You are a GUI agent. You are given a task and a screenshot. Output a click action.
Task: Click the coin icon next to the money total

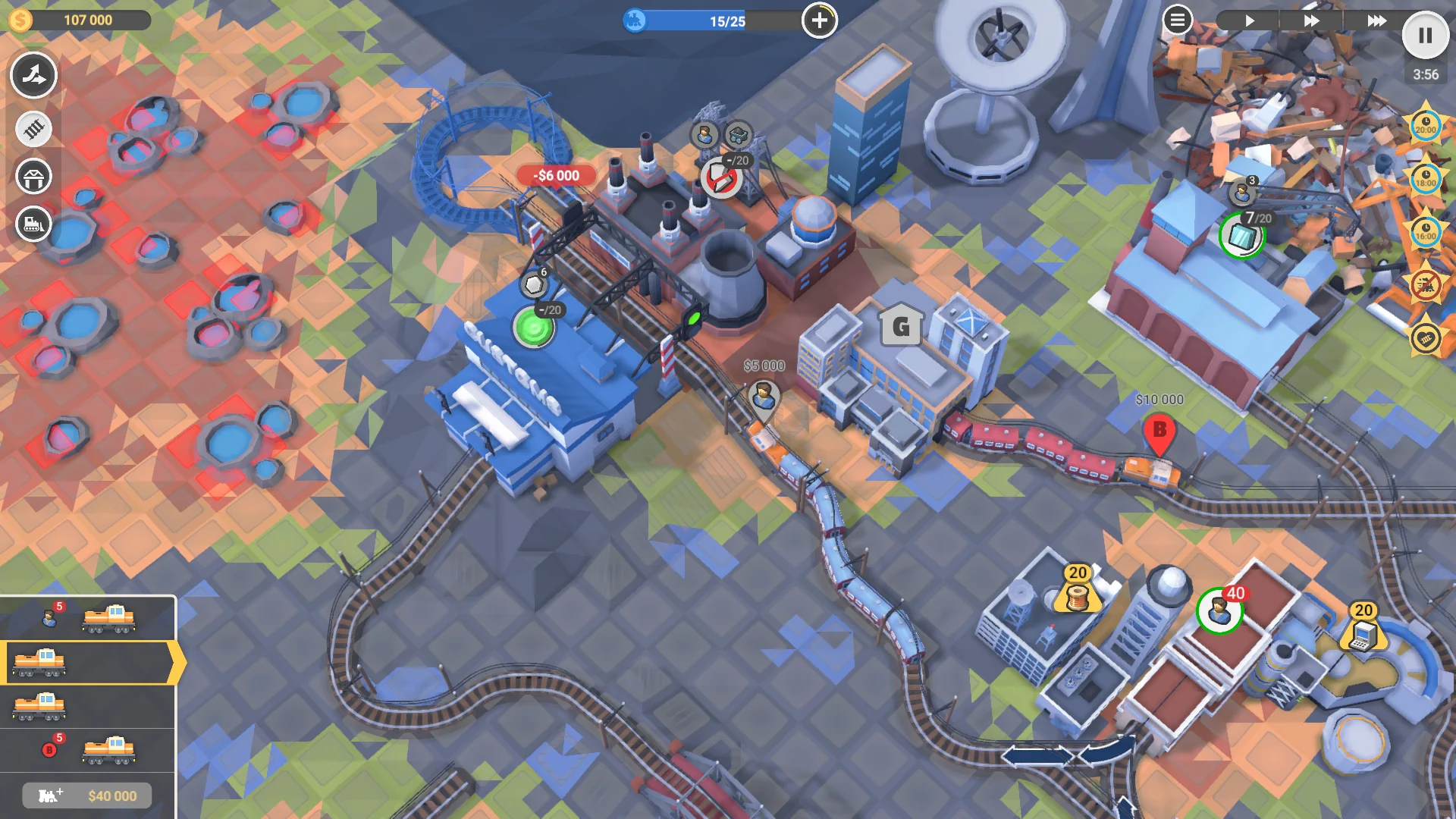(x=20, y=19)
